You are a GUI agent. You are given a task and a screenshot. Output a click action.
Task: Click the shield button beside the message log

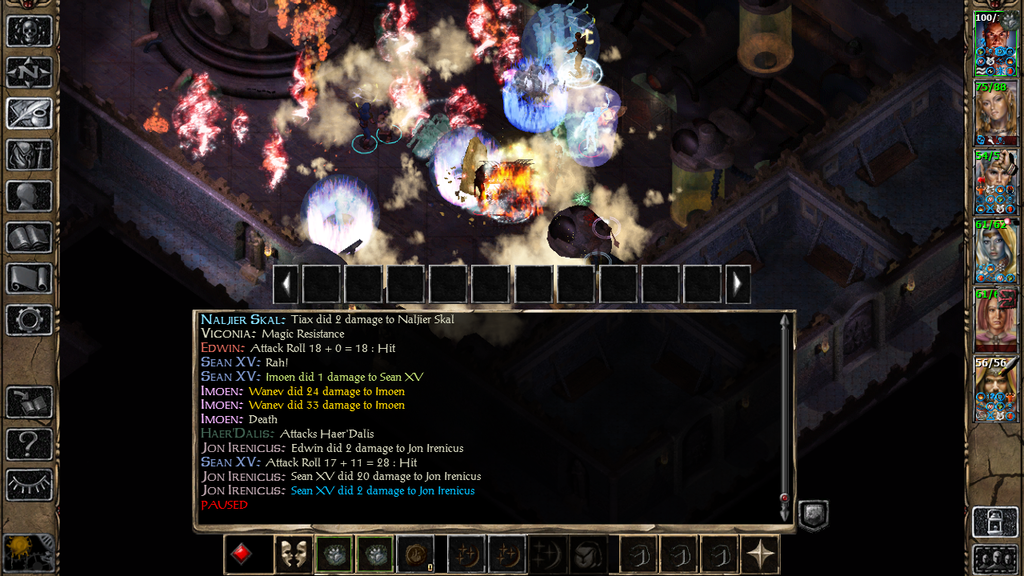812,515
